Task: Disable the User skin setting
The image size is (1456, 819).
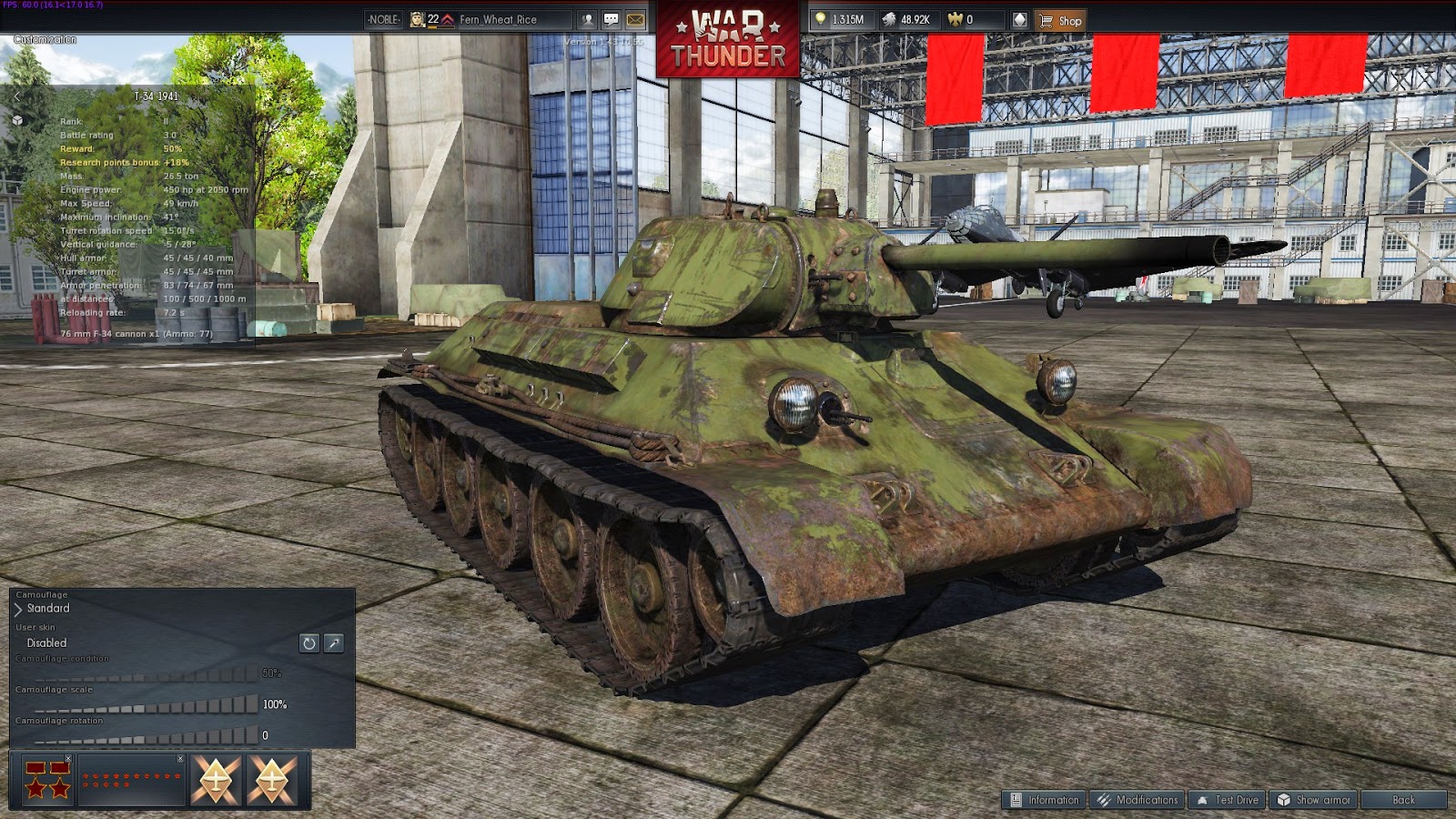Action: [x=45, y=642]
